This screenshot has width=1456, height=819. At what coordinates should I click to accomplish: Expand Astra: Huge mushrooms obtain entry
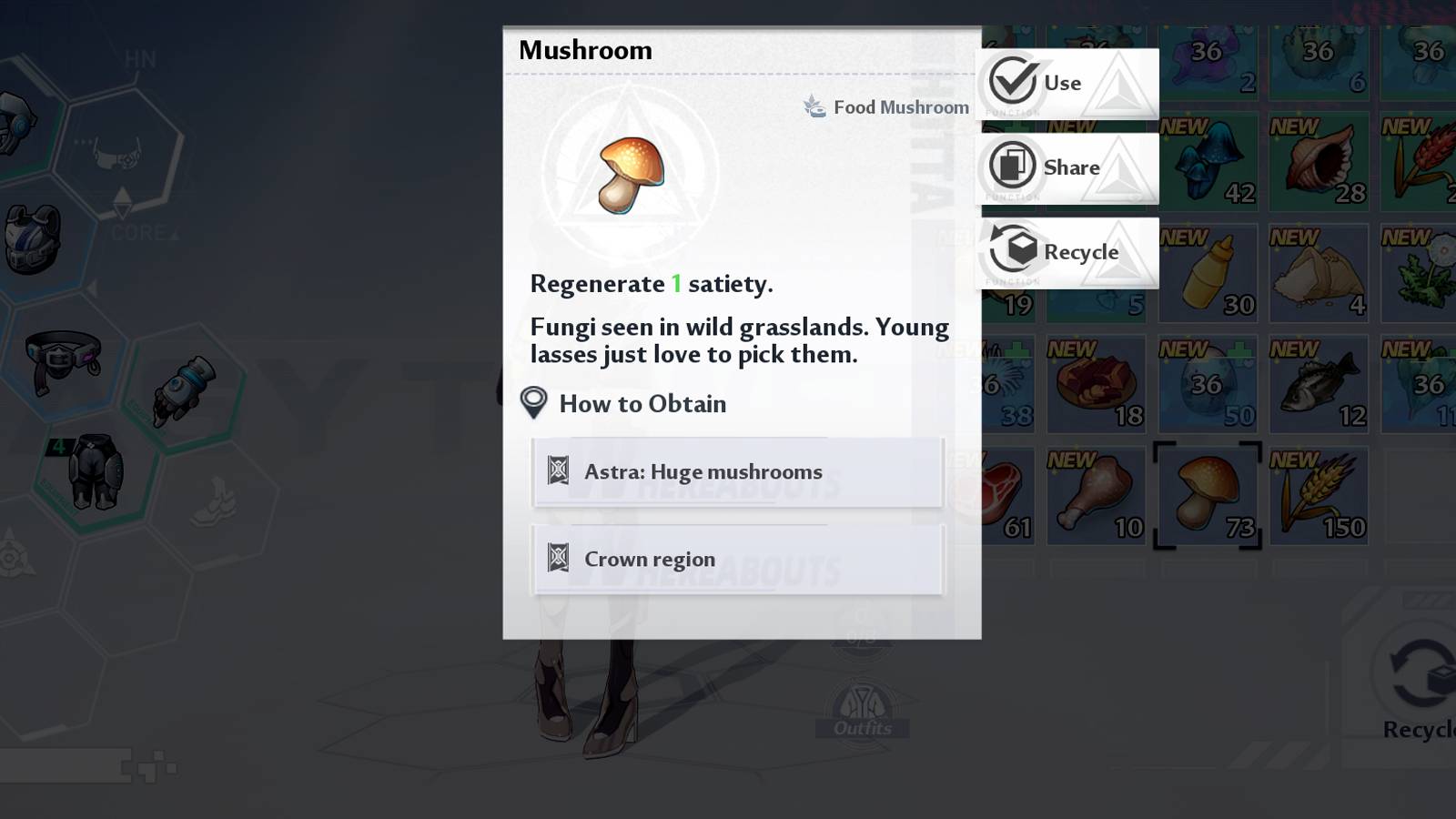click(737, 472)
